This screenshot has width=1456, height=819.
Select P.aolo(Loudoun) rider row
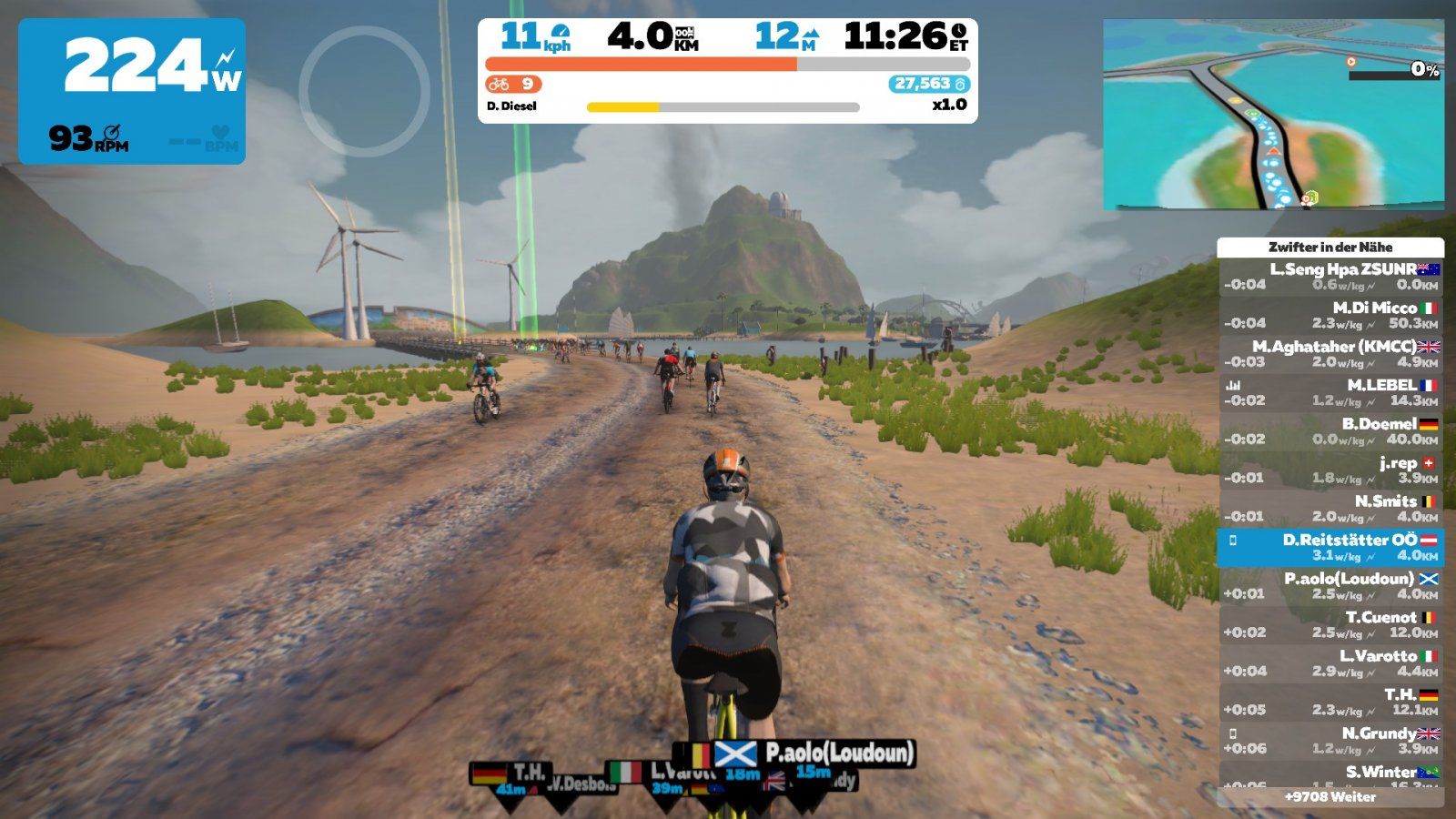pos(1330,586)
